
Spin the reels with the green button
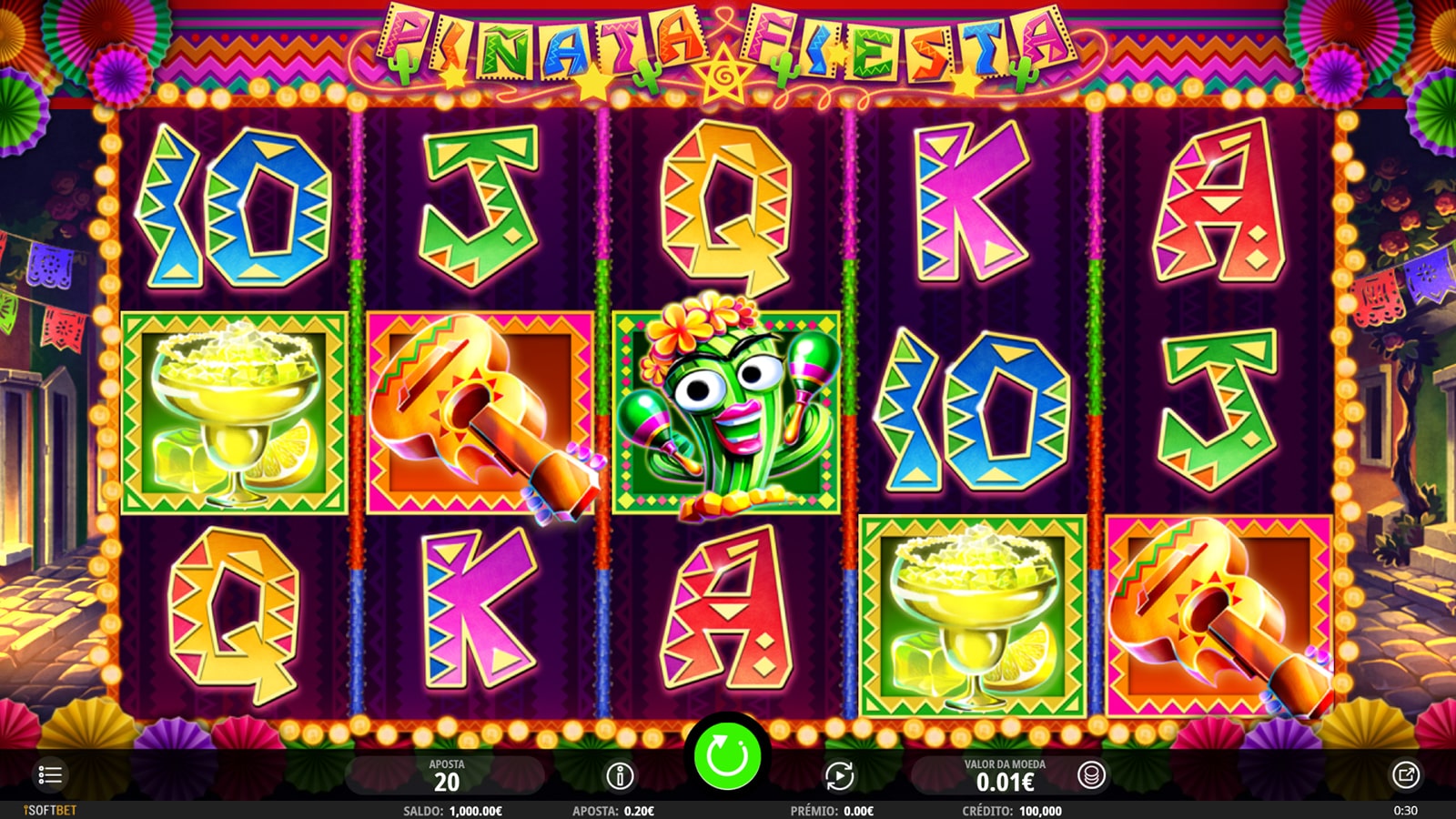click(727, 755)
